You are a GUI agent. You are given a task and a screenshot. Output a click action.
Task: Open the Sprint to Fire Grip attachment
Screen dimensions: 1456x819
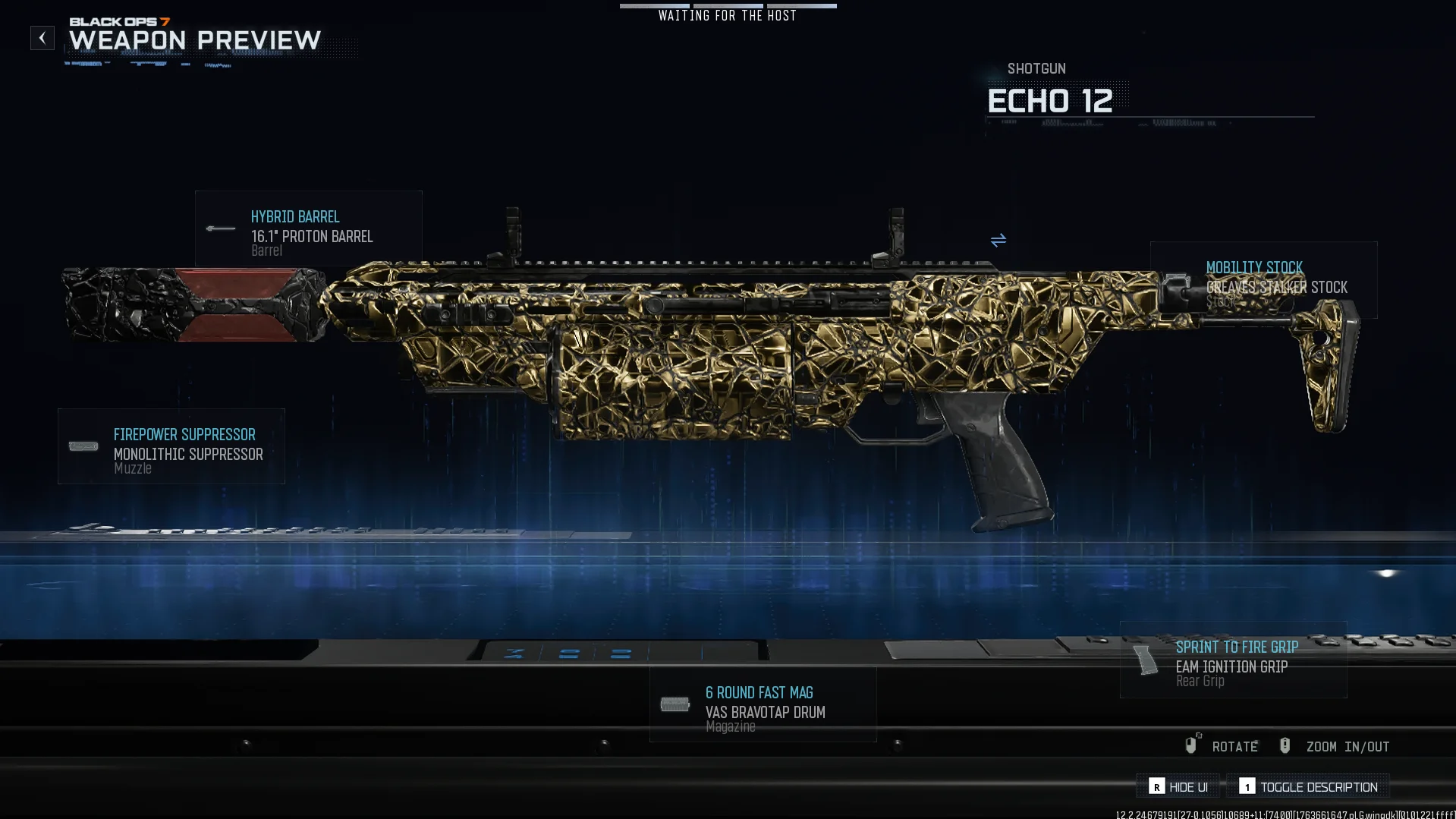1233,660
